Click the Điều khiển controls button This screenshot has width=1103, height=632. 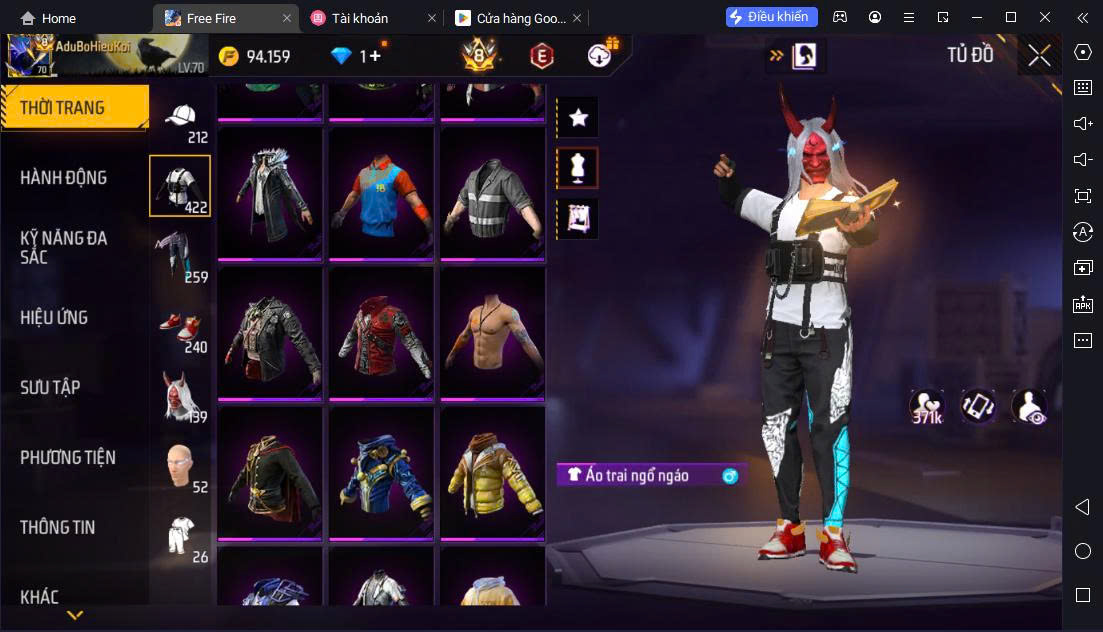[x=772, y=17]
